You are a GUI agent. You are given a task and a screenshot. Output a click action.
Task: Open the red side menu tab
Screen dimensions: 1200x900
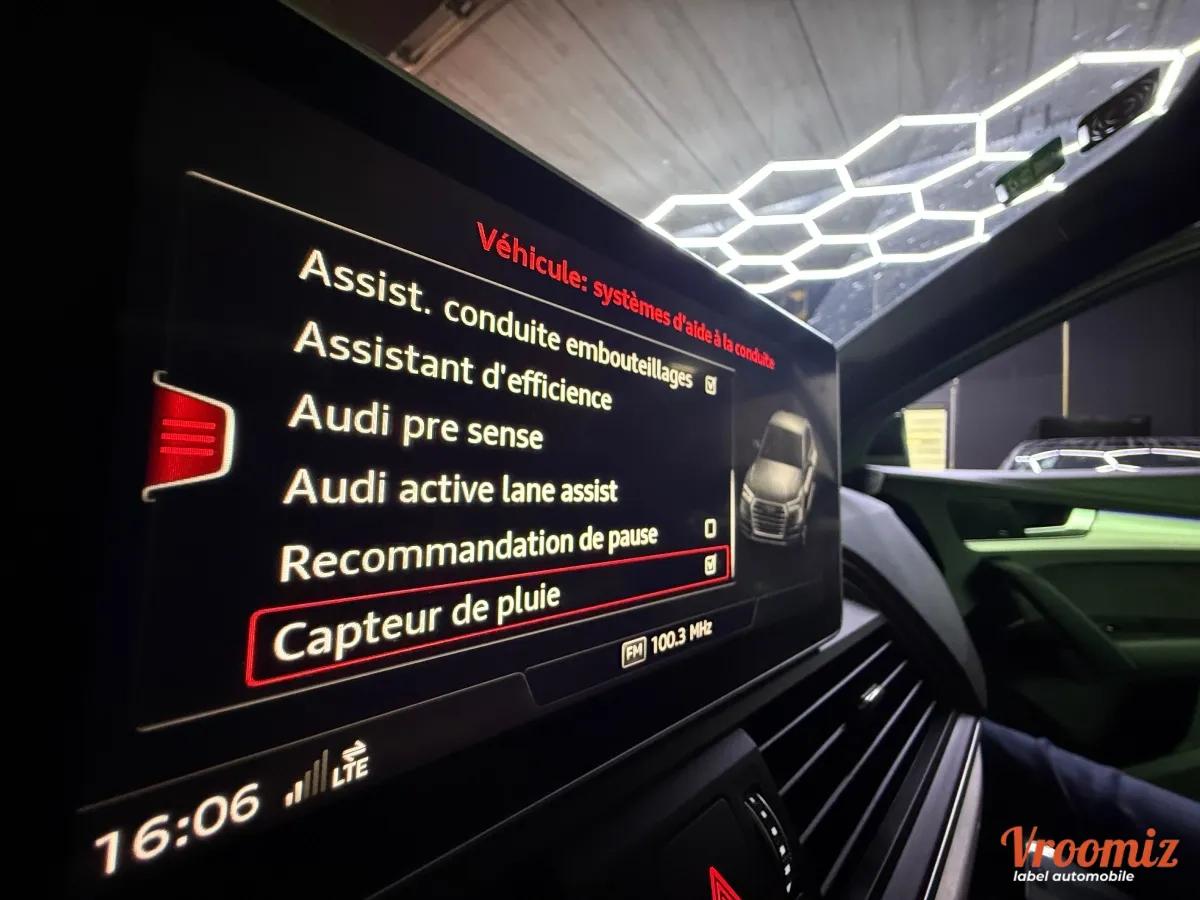tap(189, 437)
